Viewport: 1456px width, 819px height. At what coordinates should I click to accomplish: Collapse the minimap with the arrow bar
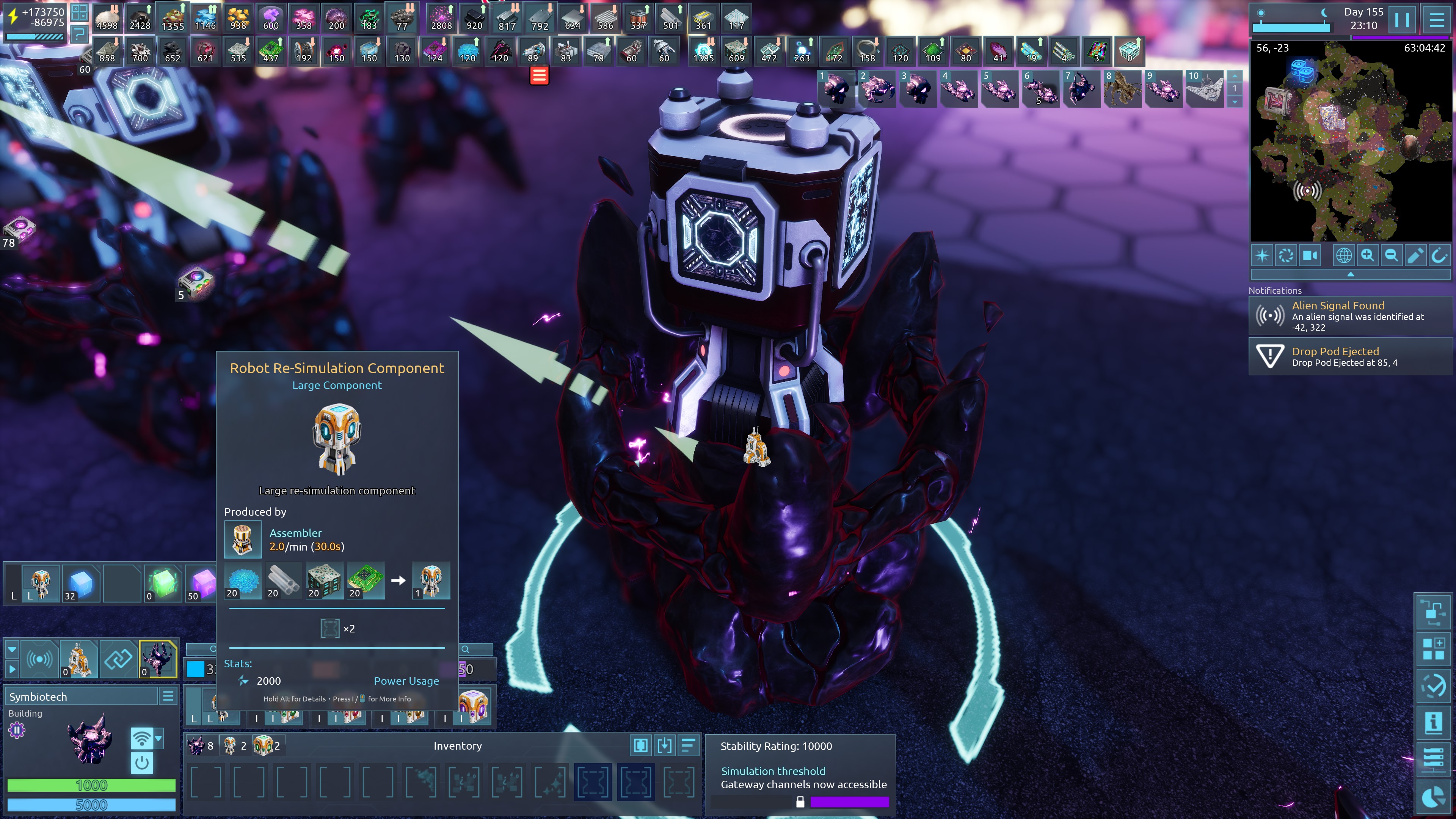(1350, 275)
